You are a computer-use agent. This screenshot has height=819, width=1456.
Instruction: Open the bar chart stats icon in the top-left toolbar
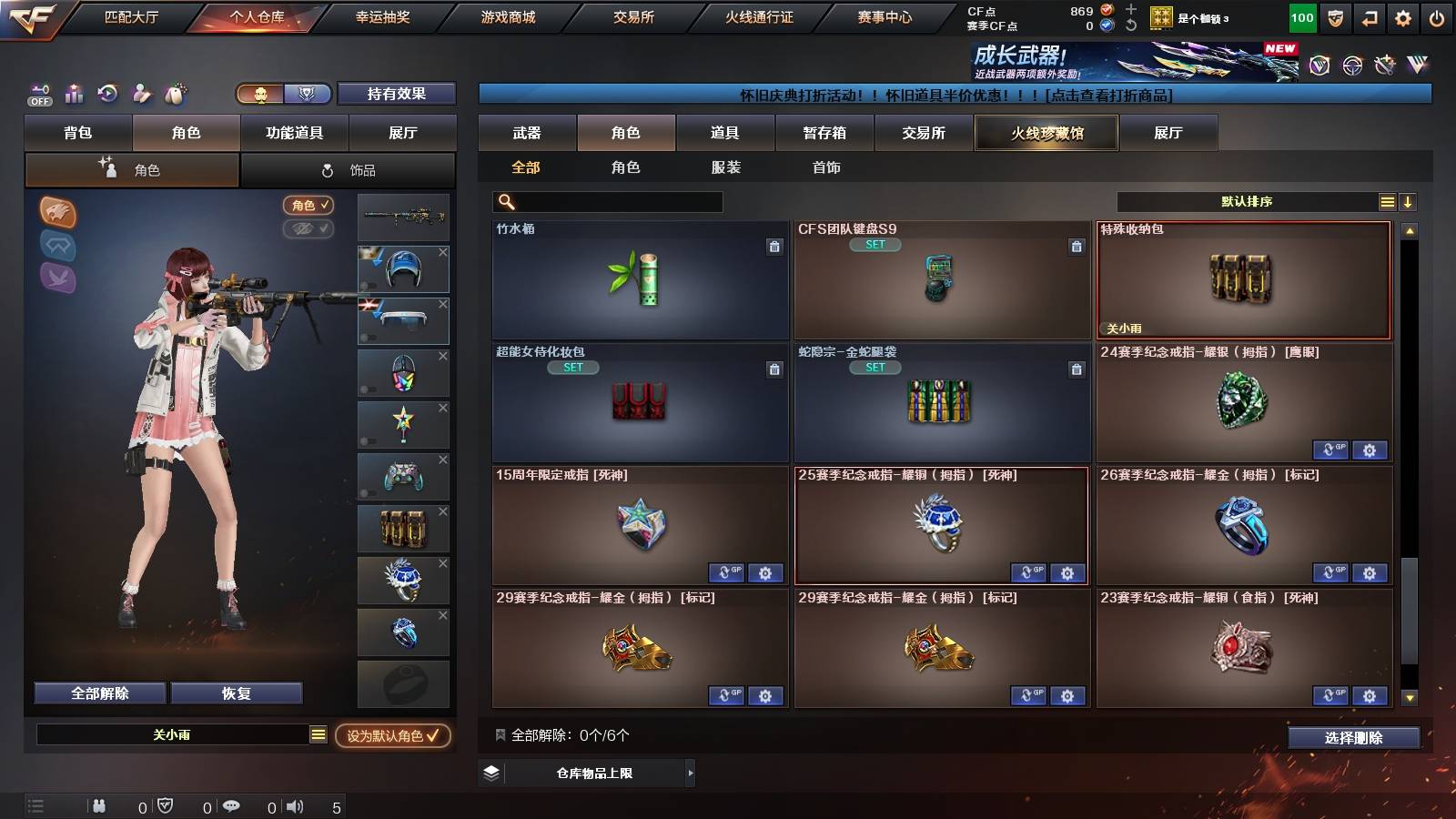coord(73,94)
